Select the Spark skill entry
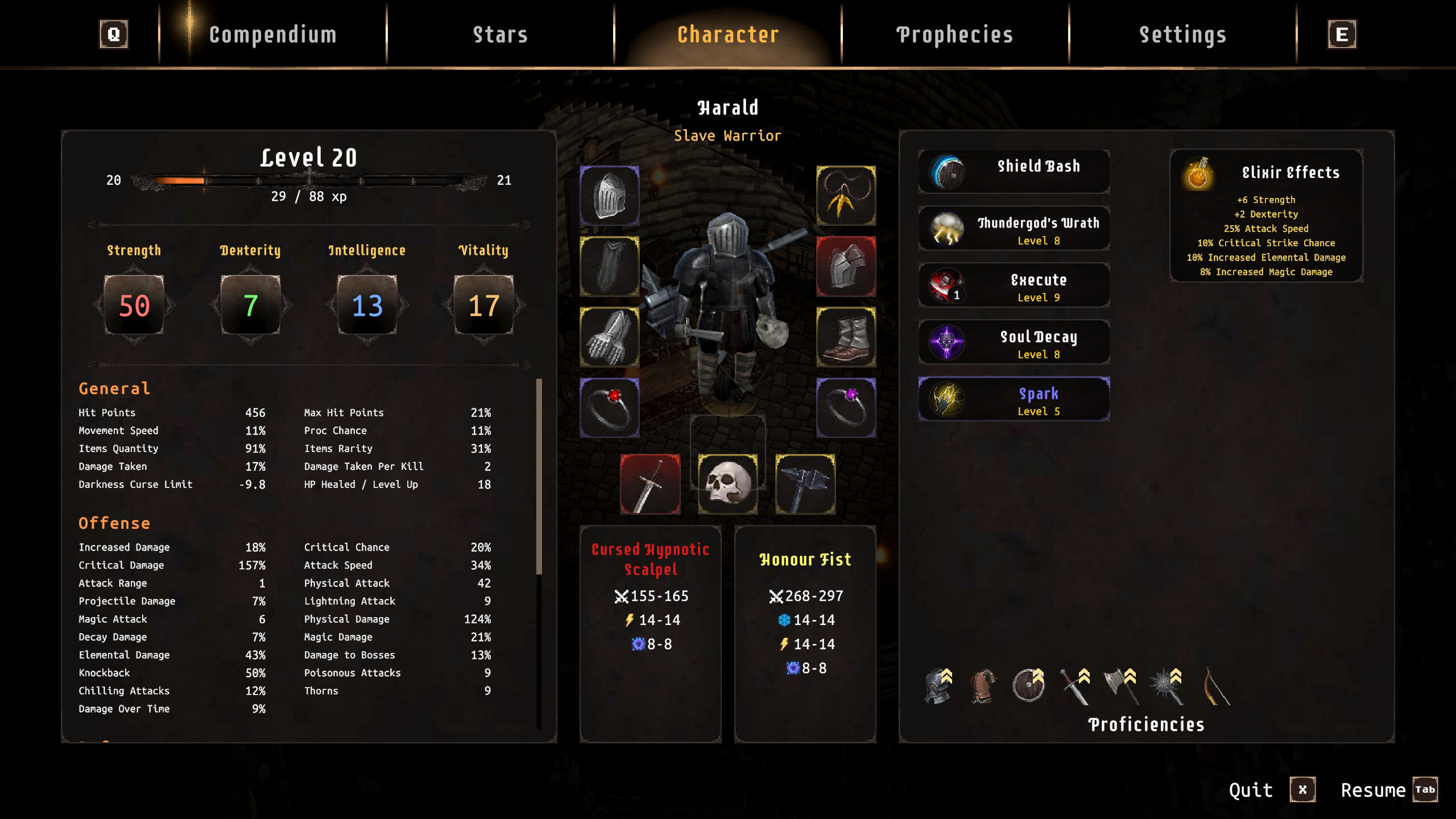Image resolution: width=1456 pixels, height=819 pixels. (1014, 399)
